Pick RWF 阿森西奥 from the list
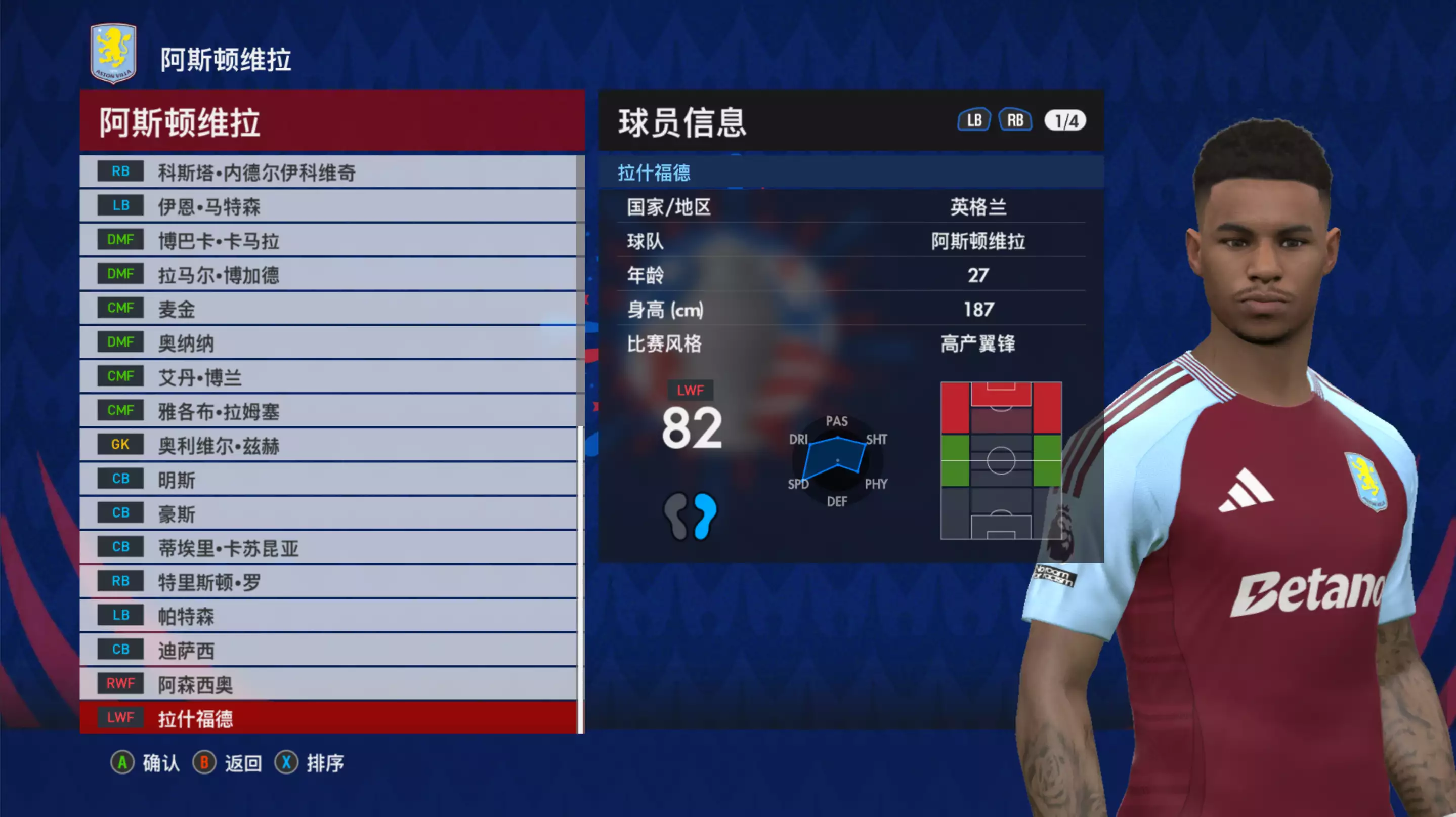 click(328, 684)
